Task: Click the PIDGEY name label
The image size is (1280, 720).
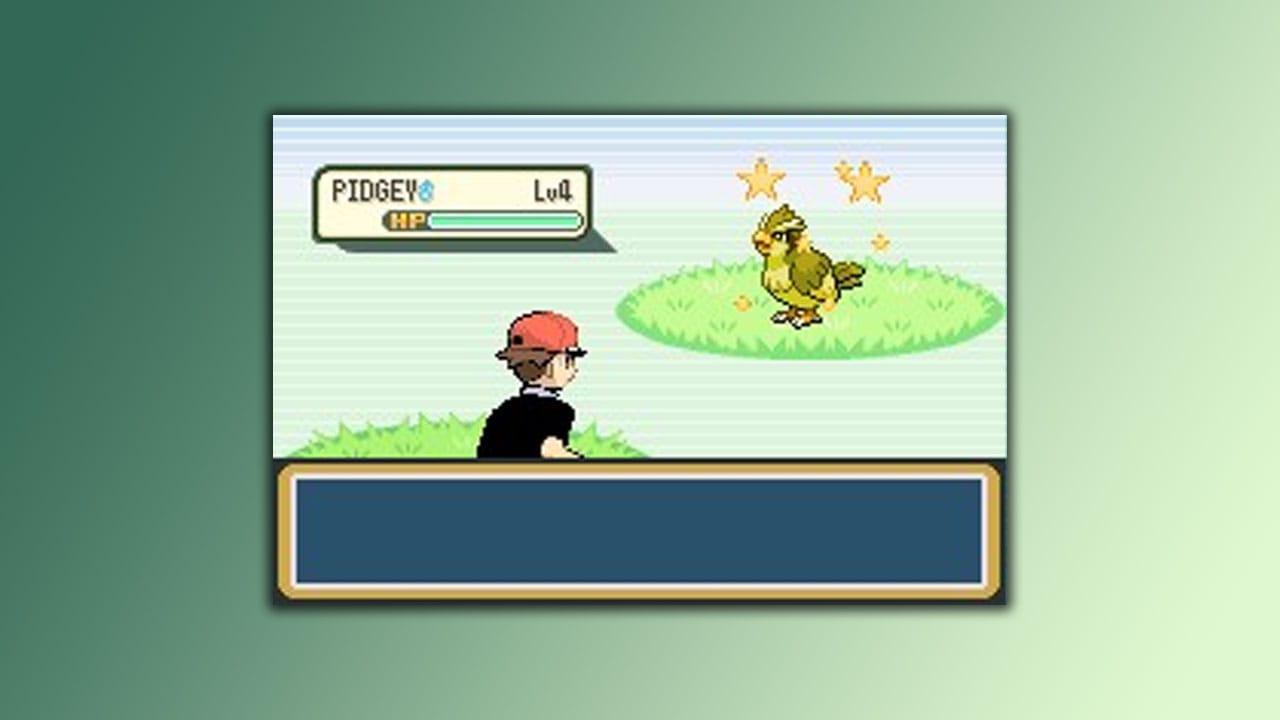Action: pyautogui.click(x=375, y=187)
